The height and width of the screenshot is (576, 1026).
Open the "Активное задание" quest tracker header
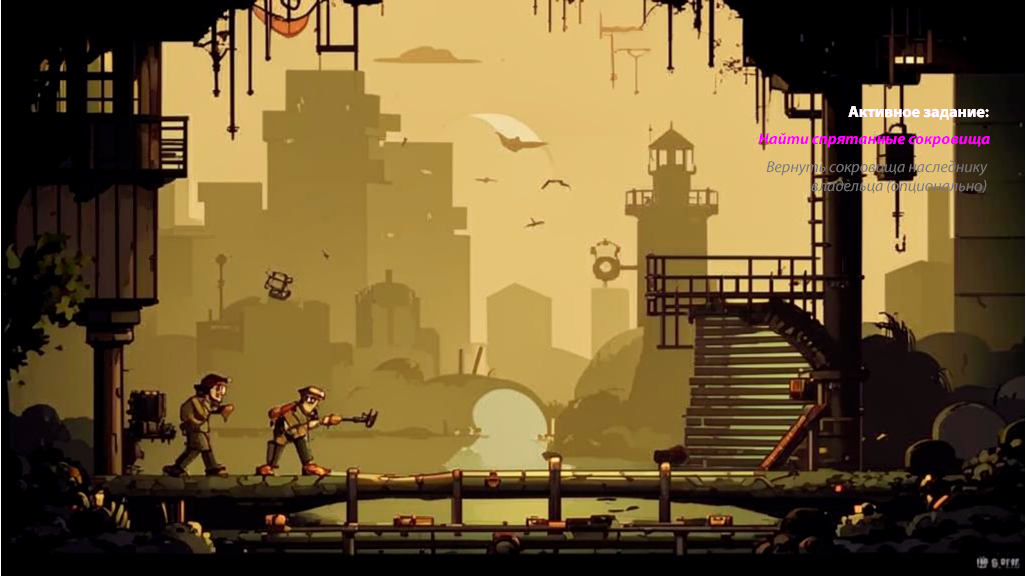pos(918,112)
